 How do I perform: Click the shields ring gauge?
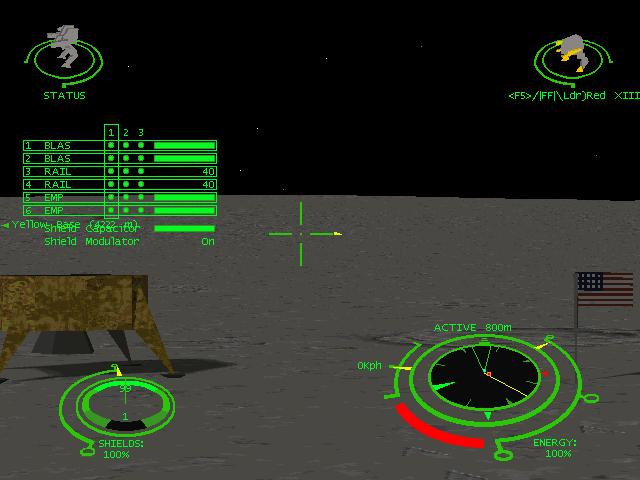point(117,406)
